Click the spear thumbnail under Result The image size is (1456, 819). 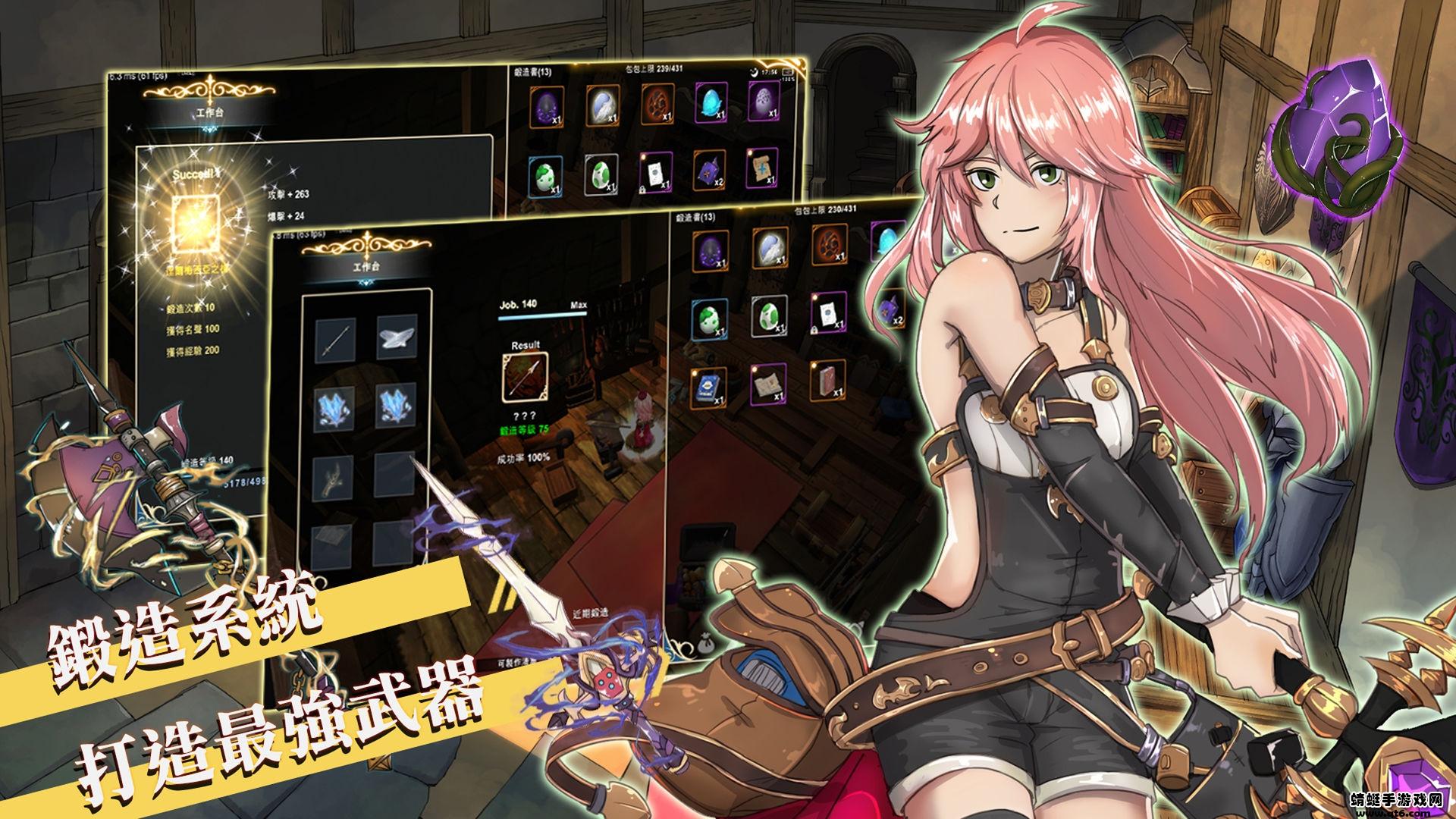click(524, 377)
